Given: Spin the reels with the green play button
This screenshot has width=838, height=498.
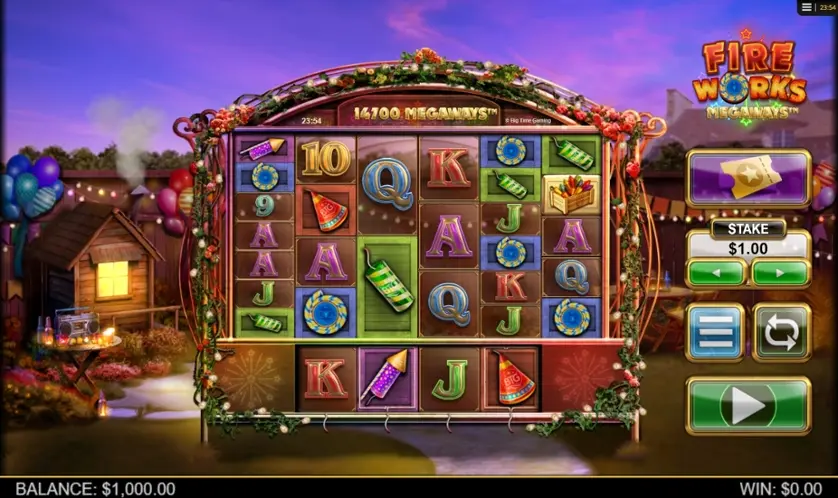Looking at the screenshot, I should pos(748,405).
